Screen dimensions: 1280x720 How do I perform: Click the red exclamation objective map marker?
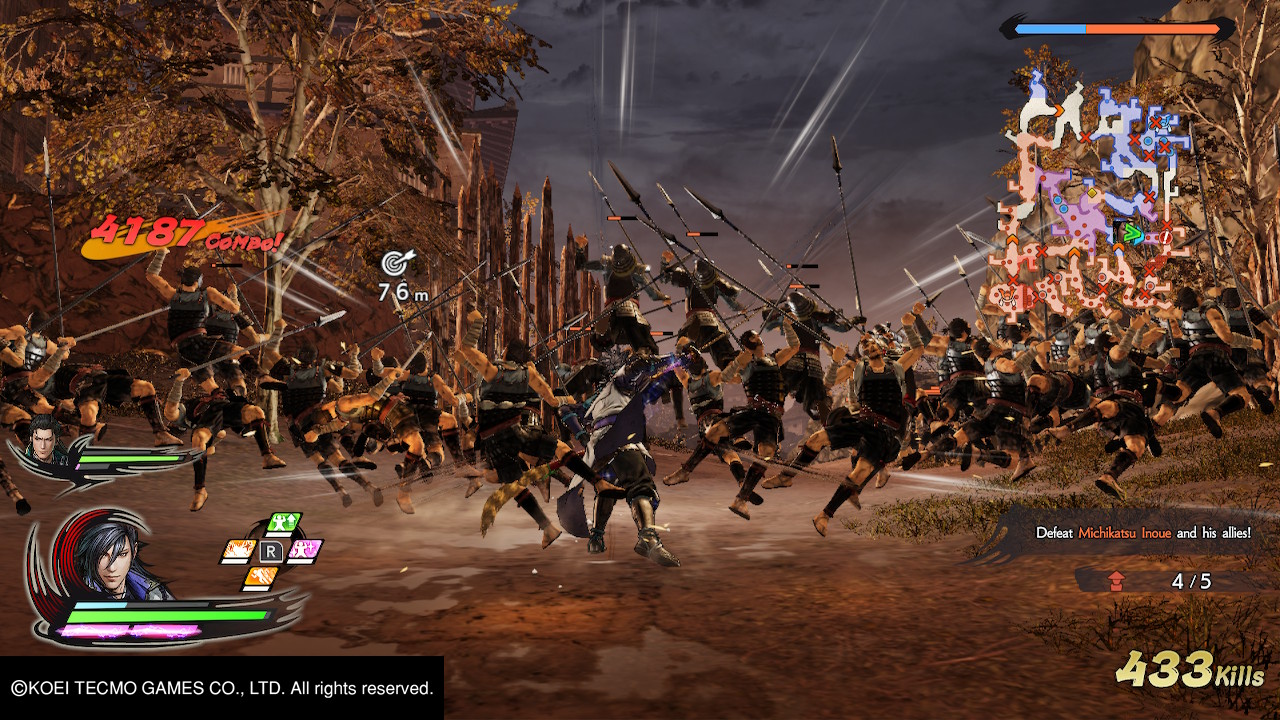coord(1165,237)
